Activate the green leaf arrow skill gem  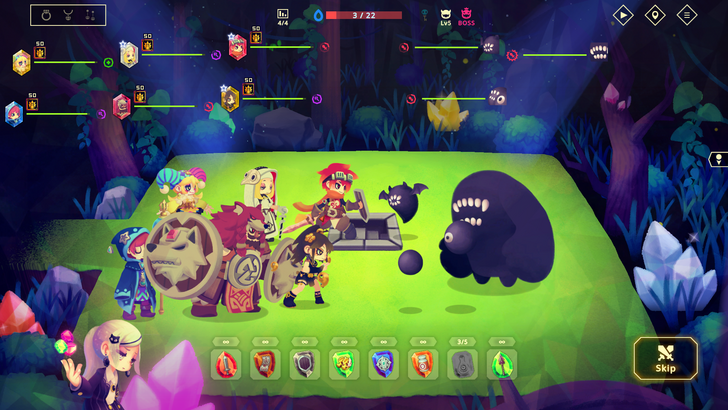click(501, 363)
